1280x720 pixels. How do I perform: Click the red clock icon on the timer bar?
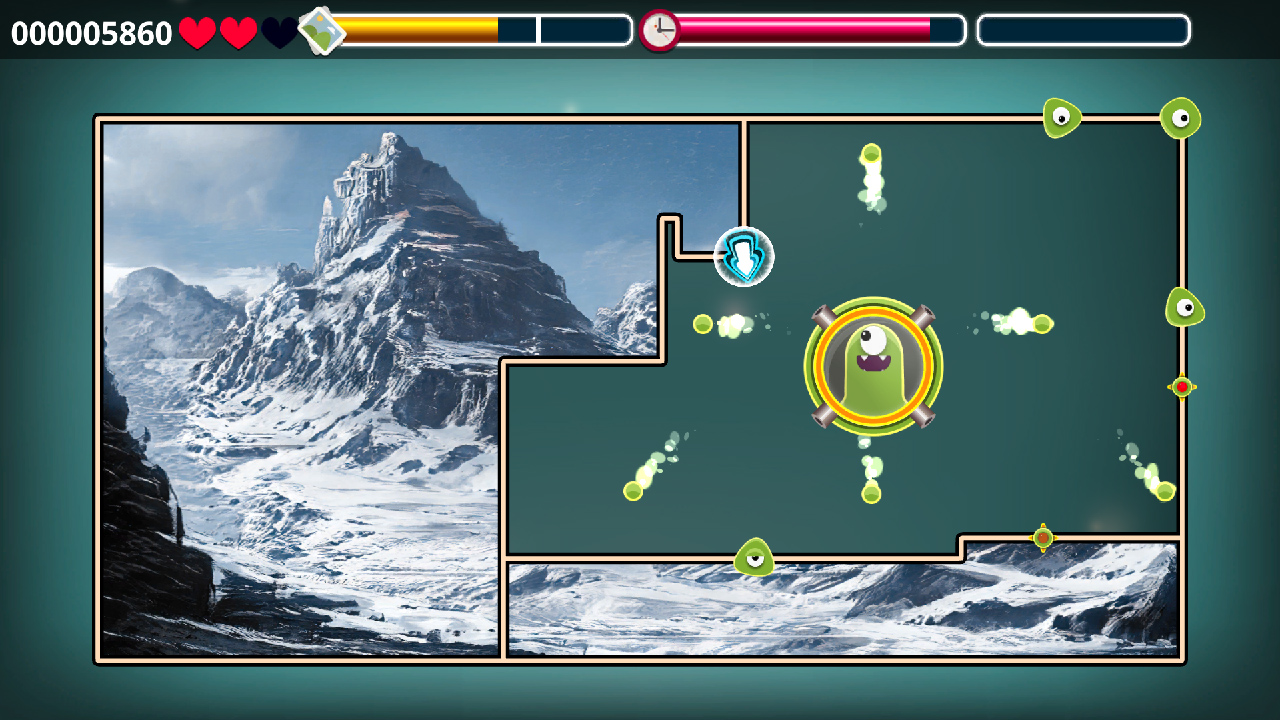[659, 29]
